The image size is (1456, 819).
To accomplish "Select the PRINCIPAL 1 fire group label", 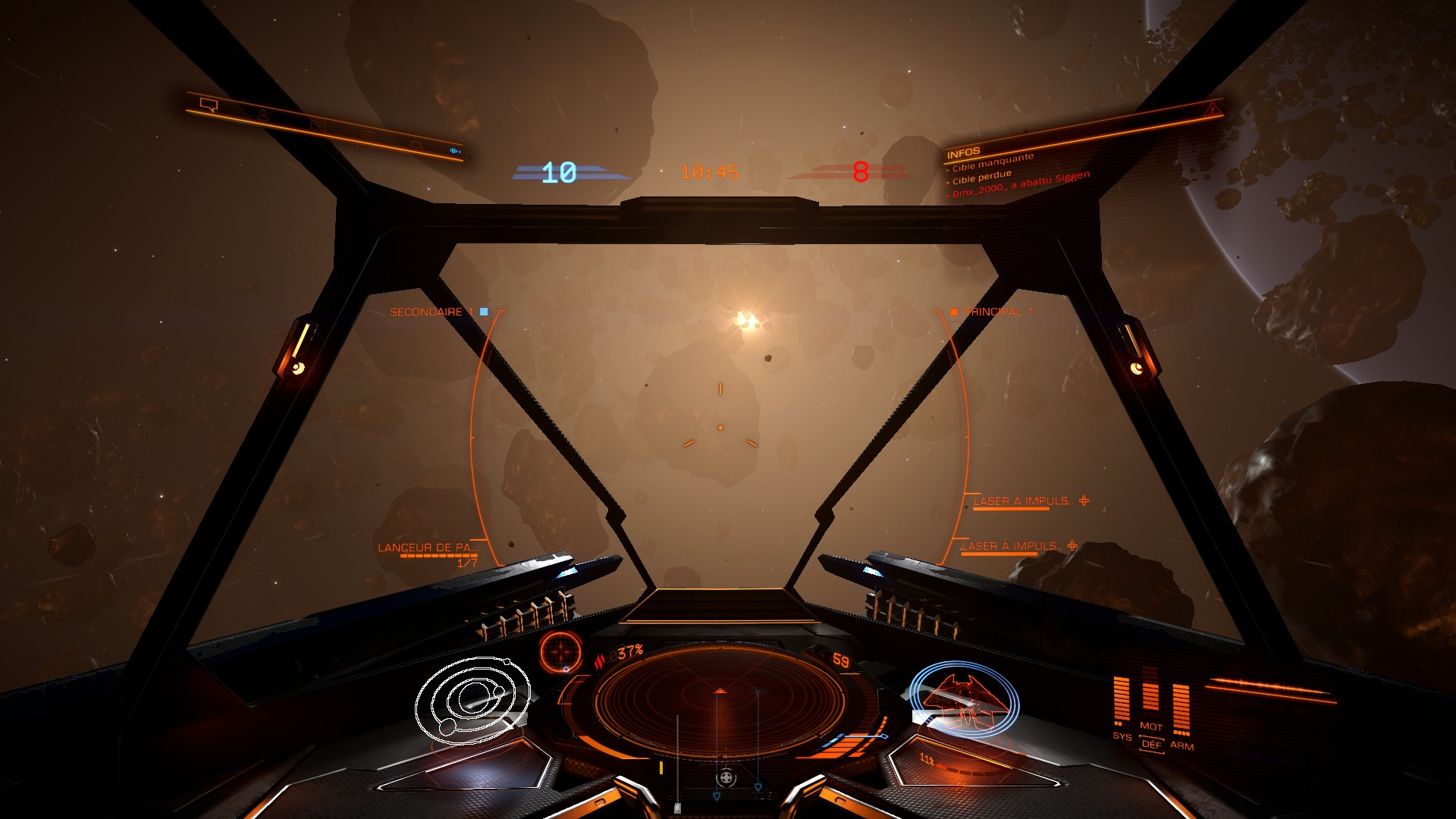I will coord(997,312).
